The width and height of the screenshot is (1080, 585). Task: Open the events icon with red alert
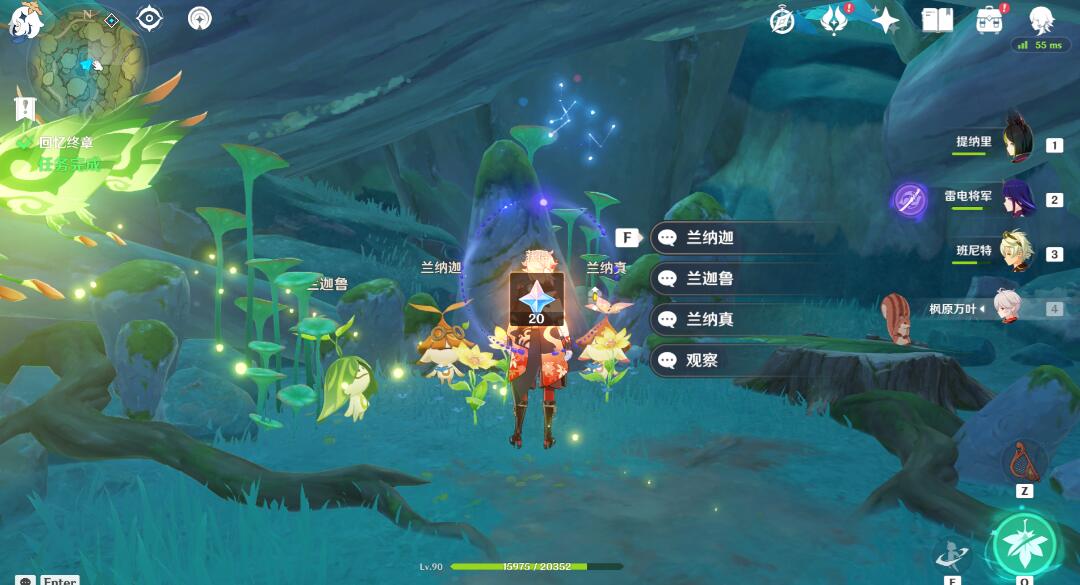834,20
